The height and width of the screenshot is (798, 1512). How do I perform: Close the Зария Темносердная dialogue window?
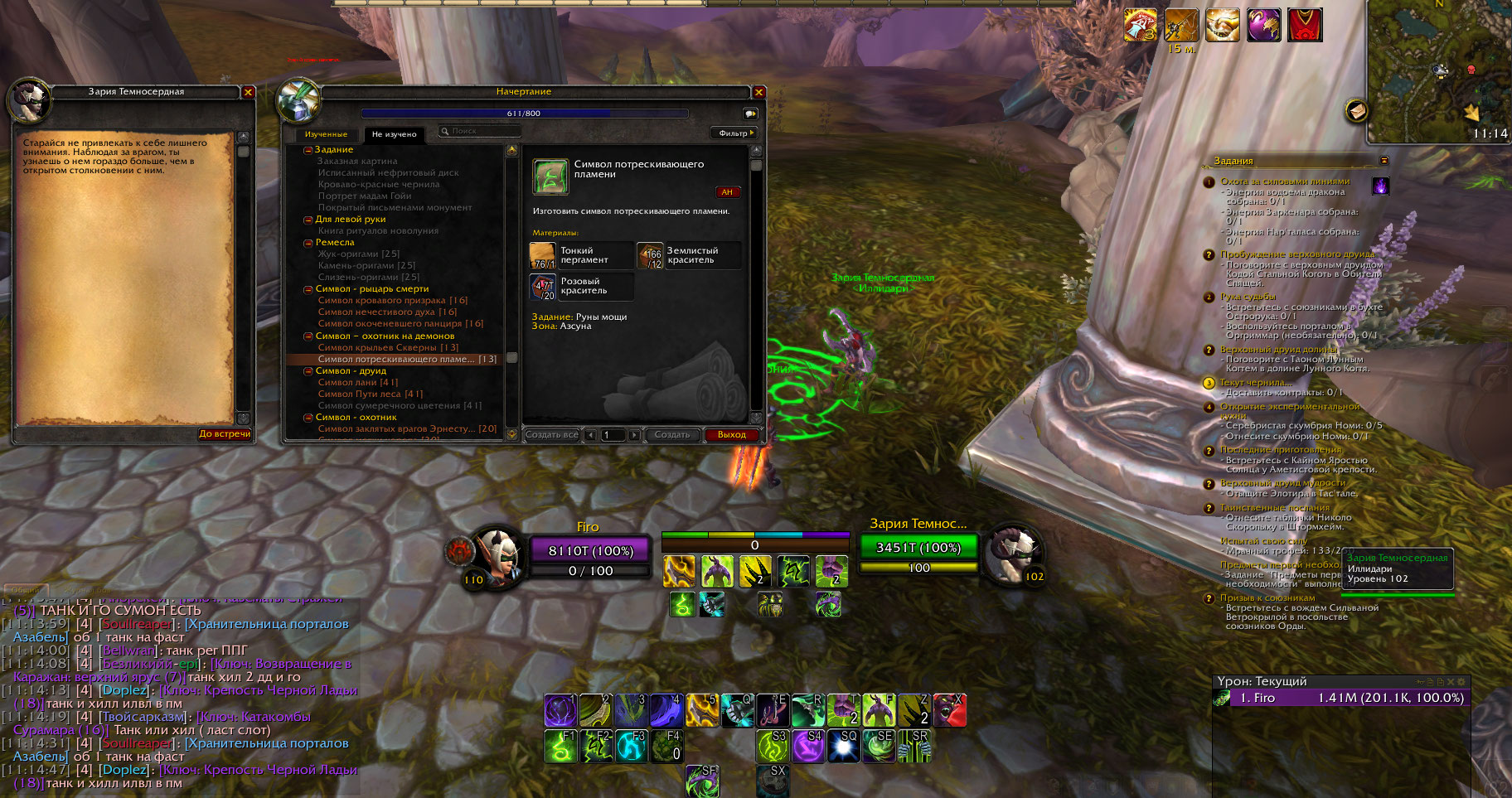click(248, 92)
